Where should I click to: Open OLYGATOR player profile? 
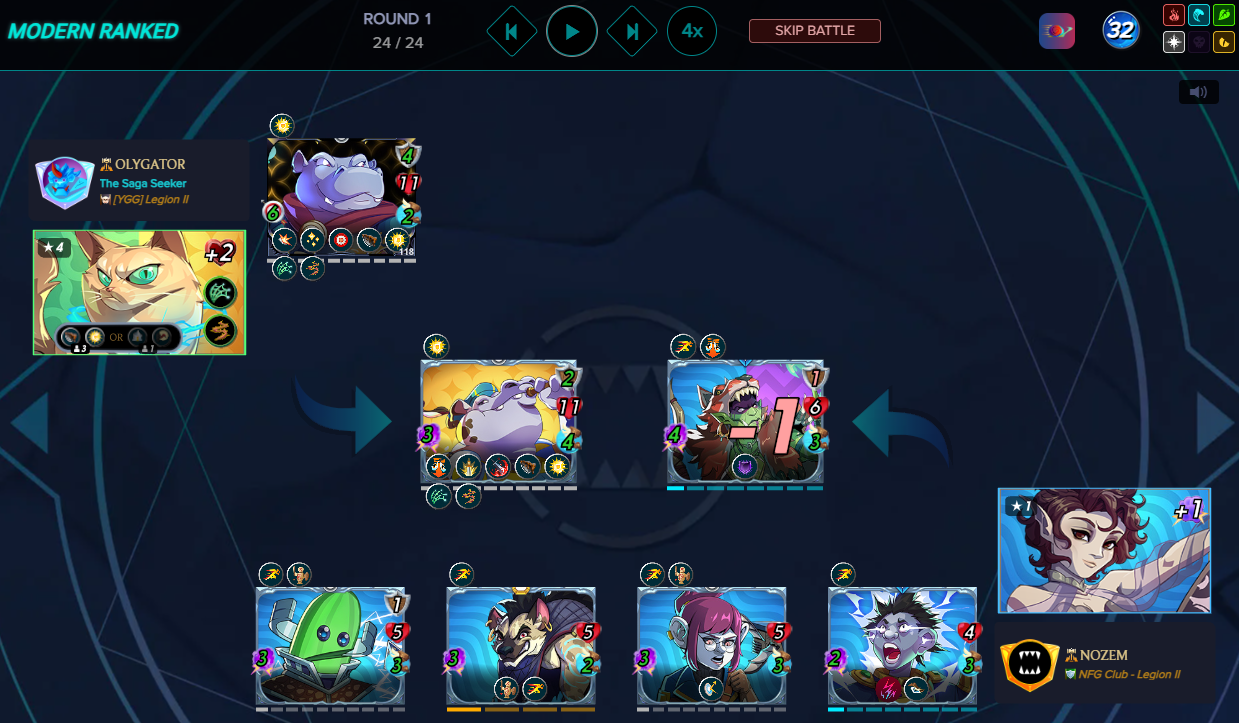[x=142, y=164]
